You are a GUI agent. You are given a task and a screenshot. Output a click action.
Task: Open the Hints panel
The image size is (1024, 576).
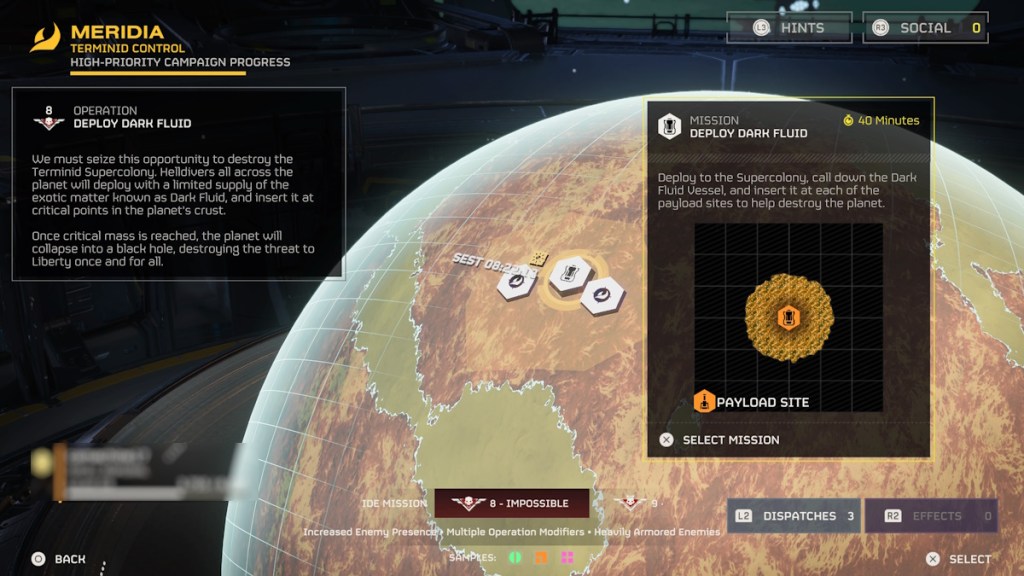789,28
